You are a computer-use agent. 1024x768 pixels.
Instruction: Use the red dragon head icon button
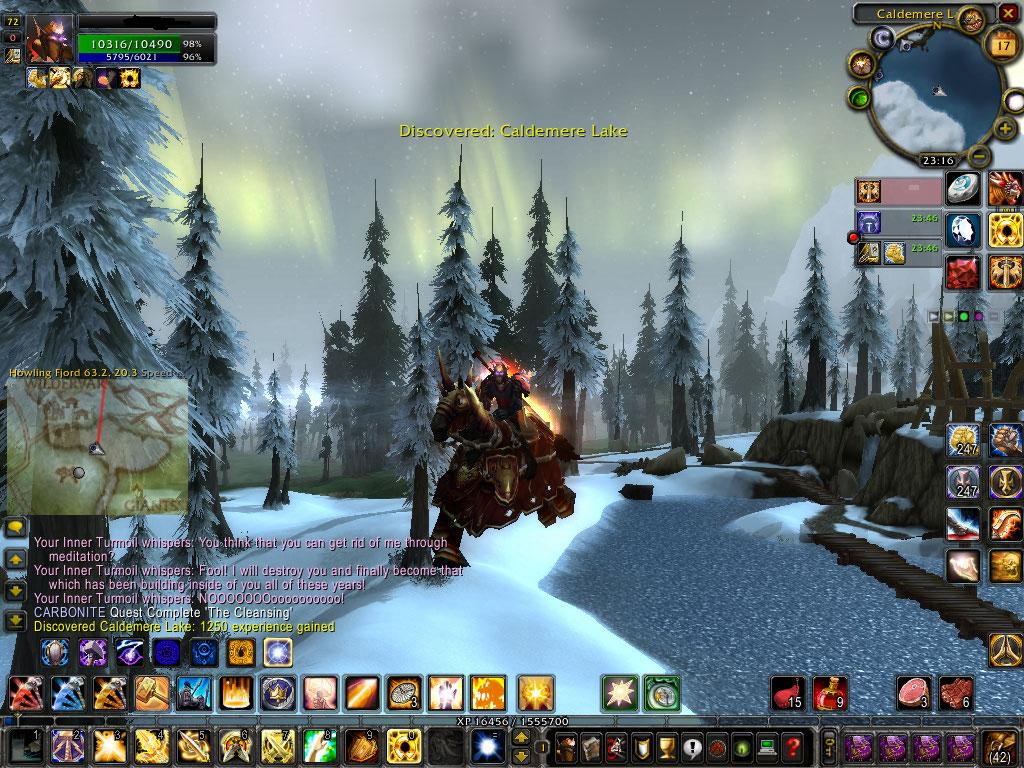click(1004, 188)
